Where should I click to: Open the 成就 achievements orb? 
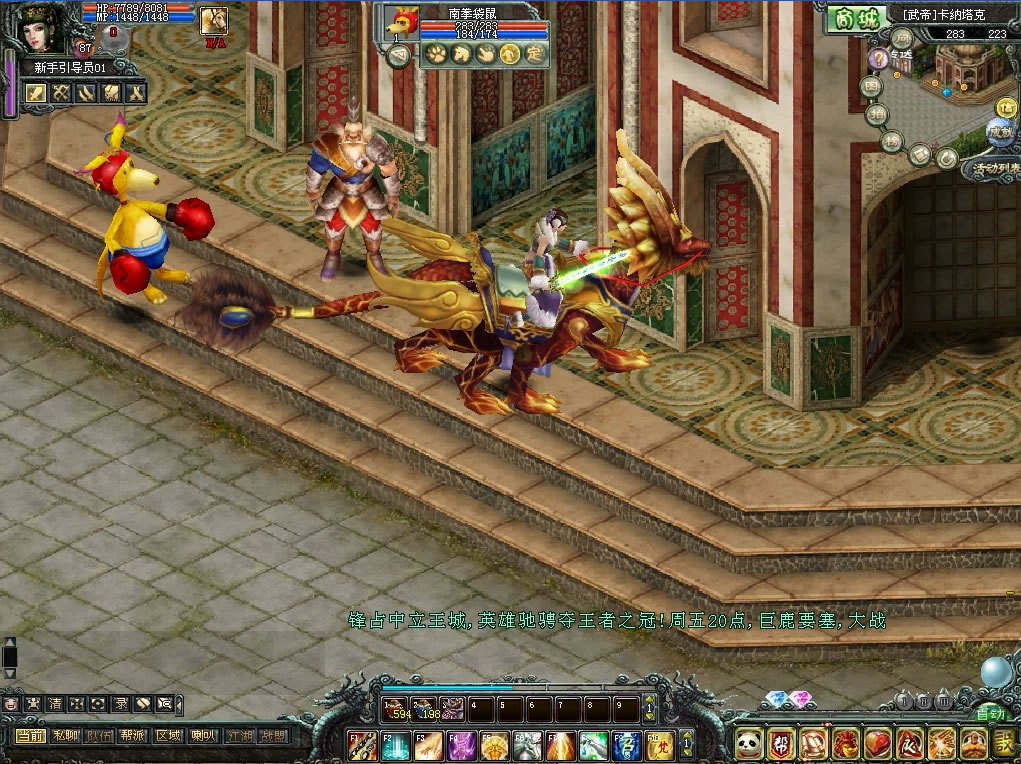[999, 132]
